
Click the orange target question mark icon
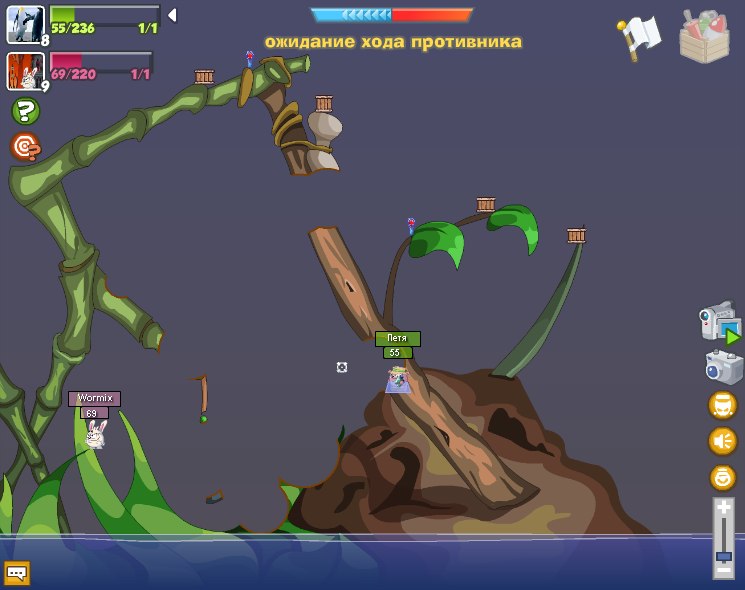pos(25,147)
